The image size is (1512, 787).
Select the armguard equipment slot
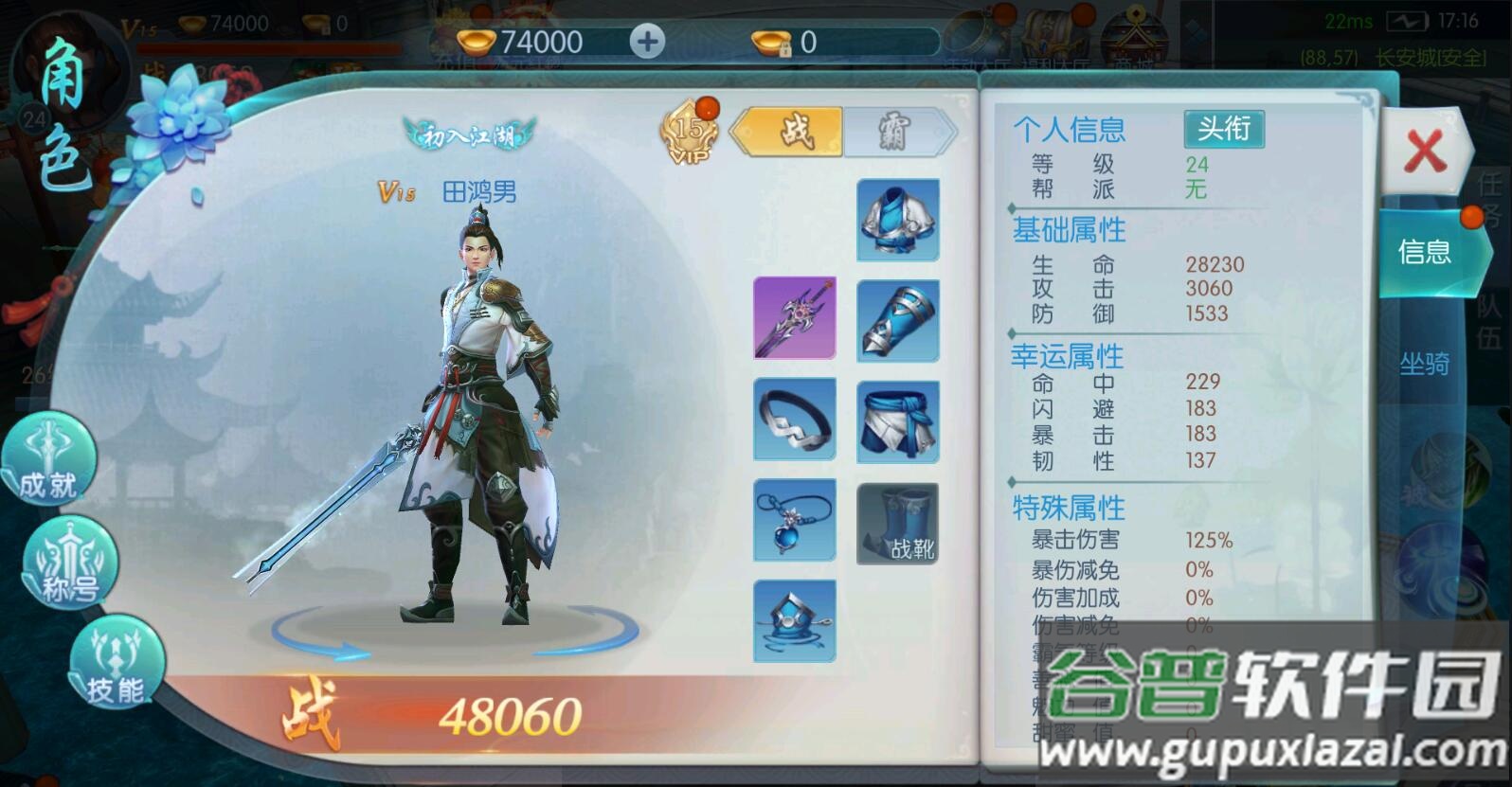click(x=896, y=319)
